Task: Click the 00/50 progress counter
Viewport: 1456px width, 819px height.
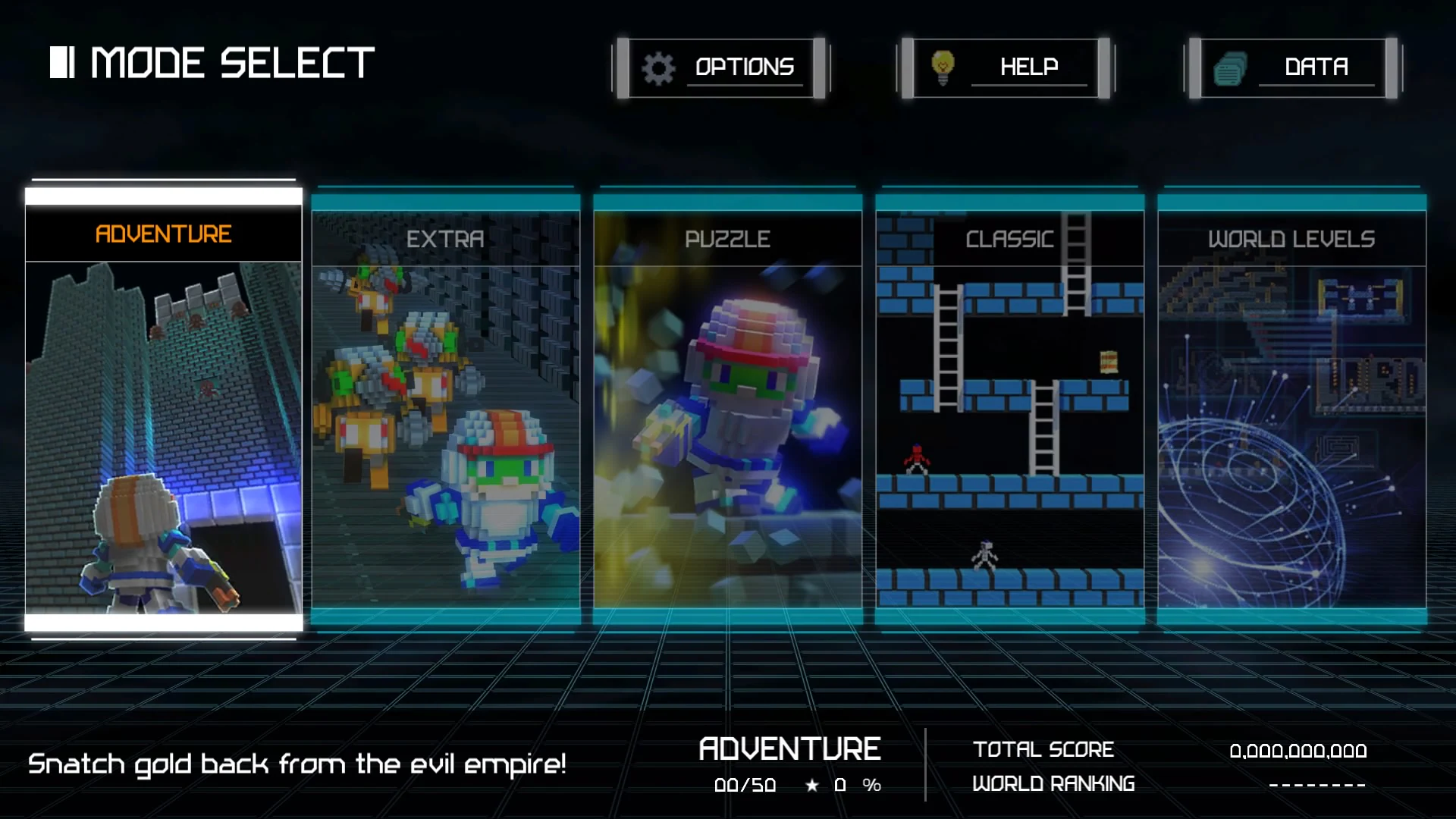Action: point(745,786)
